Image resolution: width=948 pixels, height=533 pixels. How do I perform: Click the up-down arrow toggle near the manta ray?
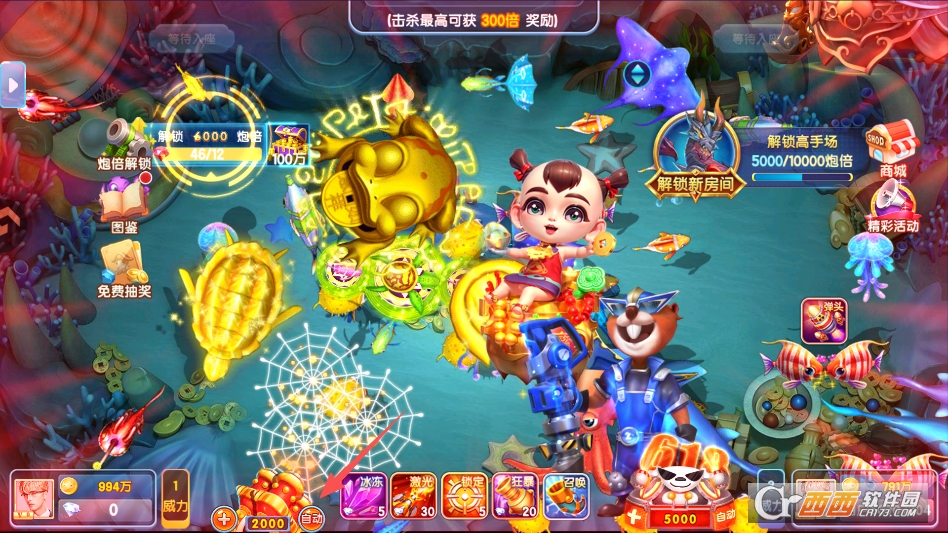636,74
